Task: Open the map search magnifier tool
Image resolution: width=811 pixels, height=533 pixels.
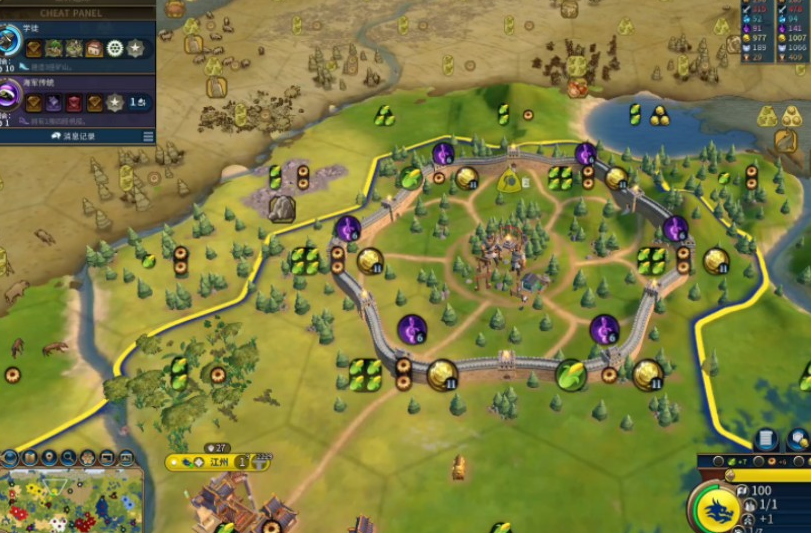Action: tap(68, 458)
